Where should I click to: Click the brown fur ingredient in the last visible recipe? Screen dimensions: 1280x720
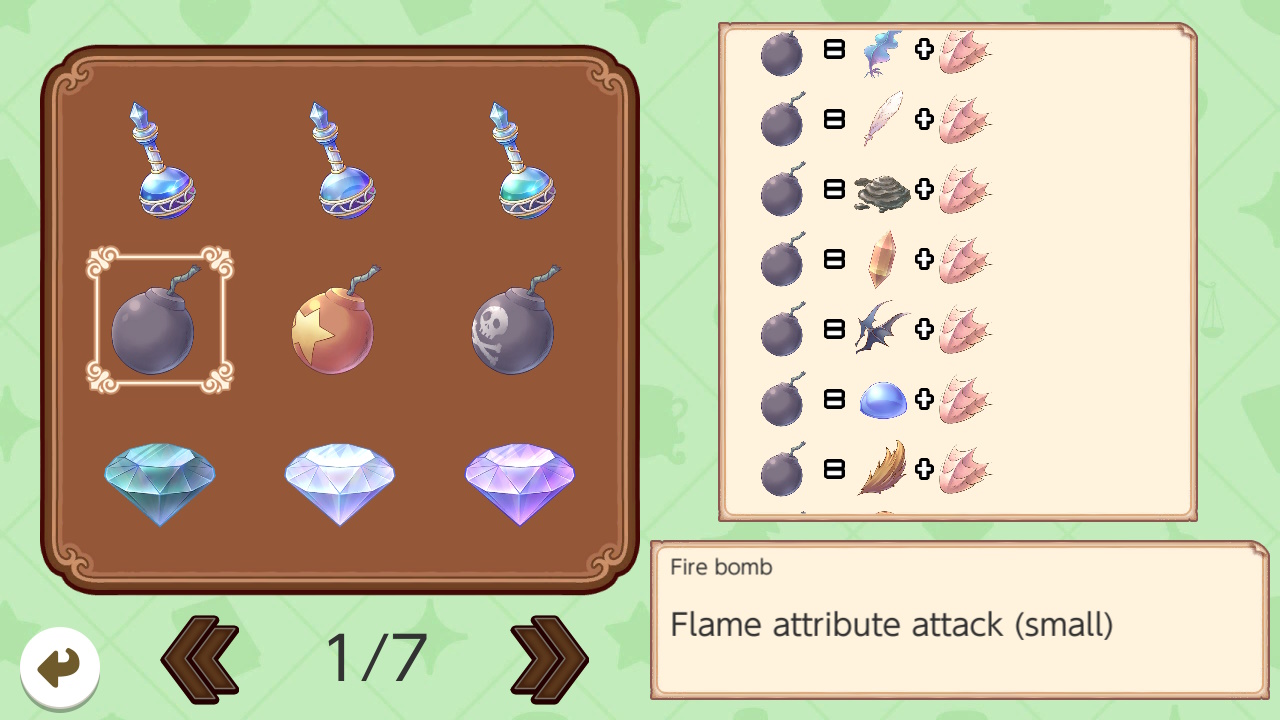click(x=883, y=467)
